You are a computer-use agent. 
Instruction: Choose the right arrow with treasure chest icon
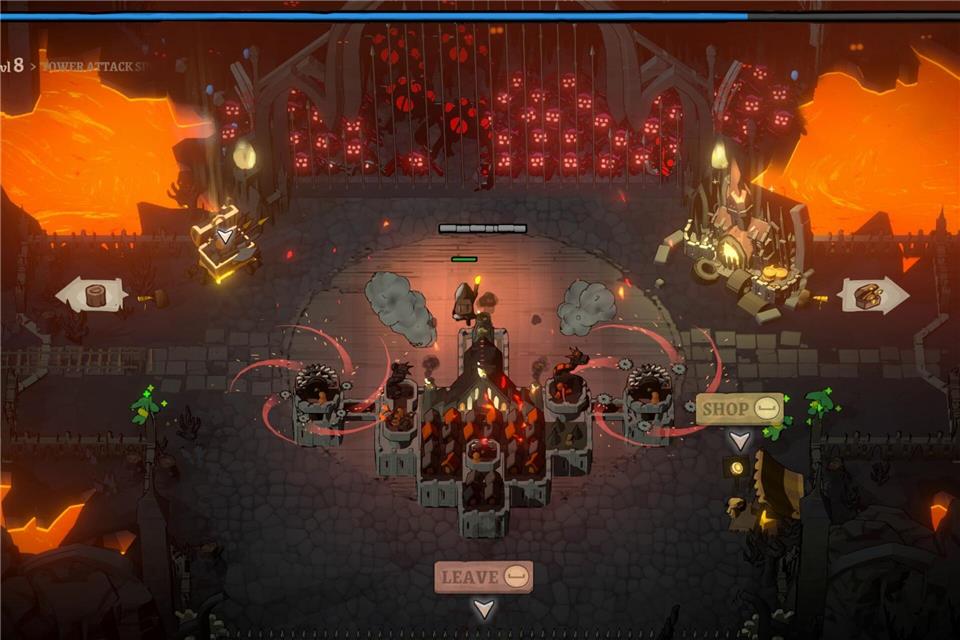coord(872,295)
